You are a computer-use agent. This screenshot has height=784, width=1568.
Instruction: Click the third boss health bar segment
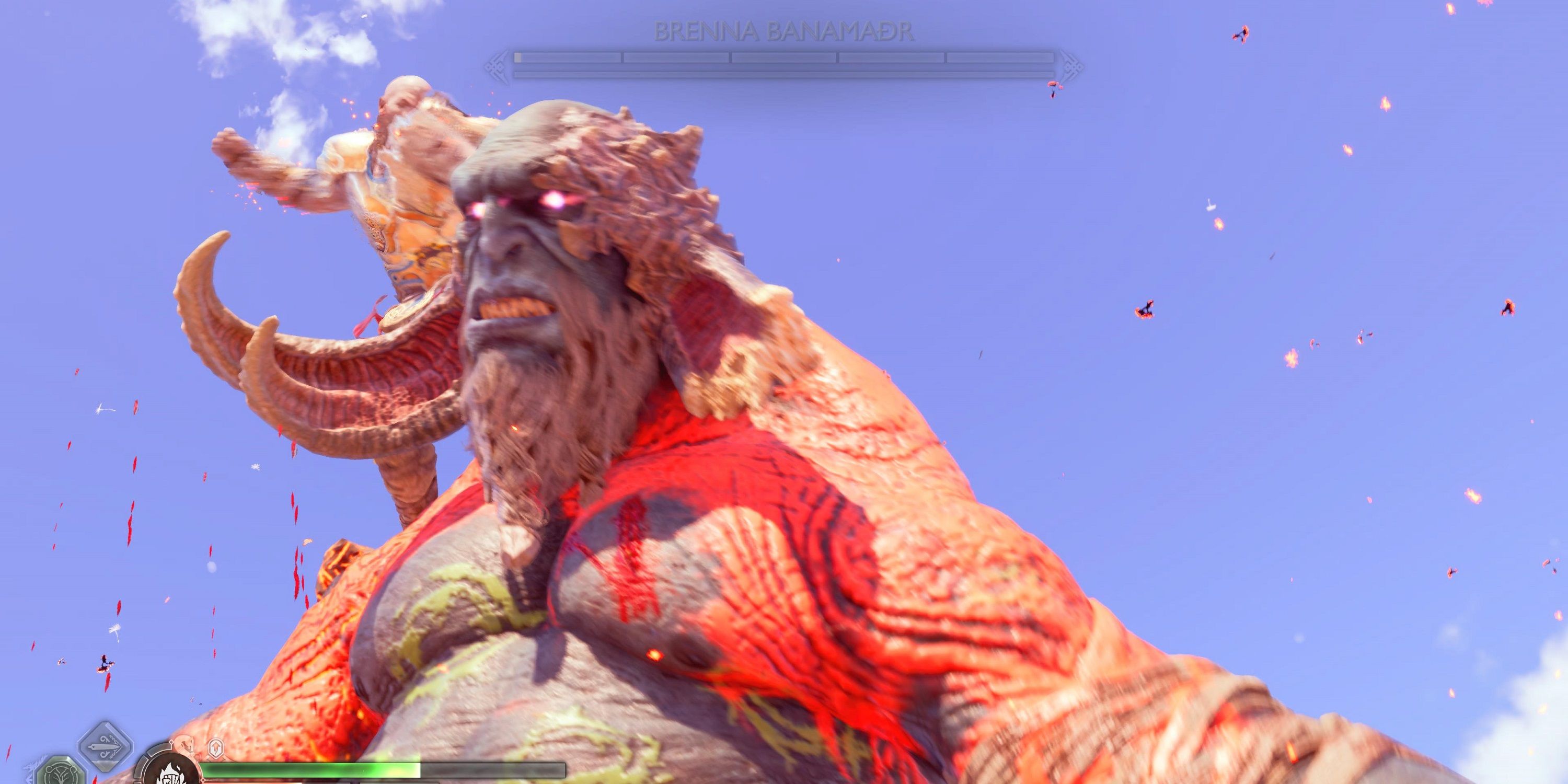[x=783, y=58]
